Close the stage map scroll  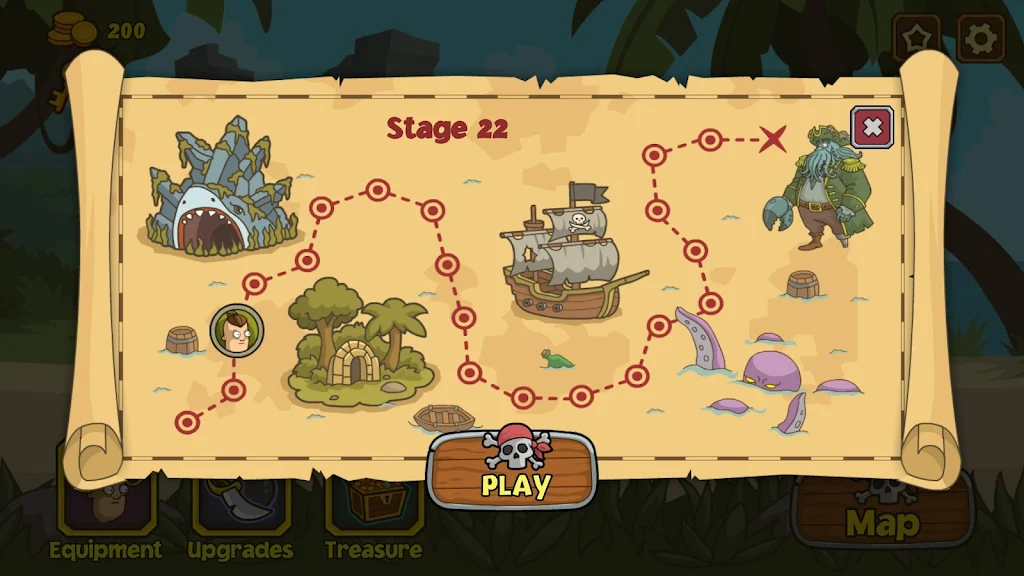pos(872,127)
